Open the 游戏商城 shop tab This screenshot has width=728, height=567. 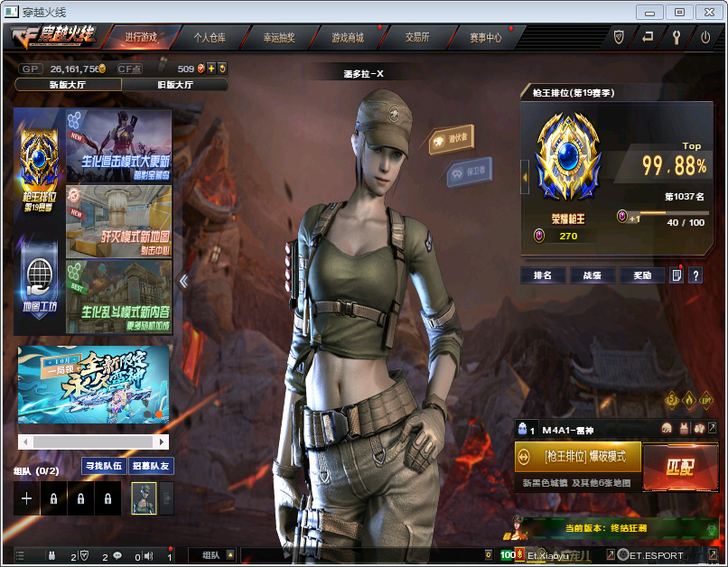(x=347, y=37)
